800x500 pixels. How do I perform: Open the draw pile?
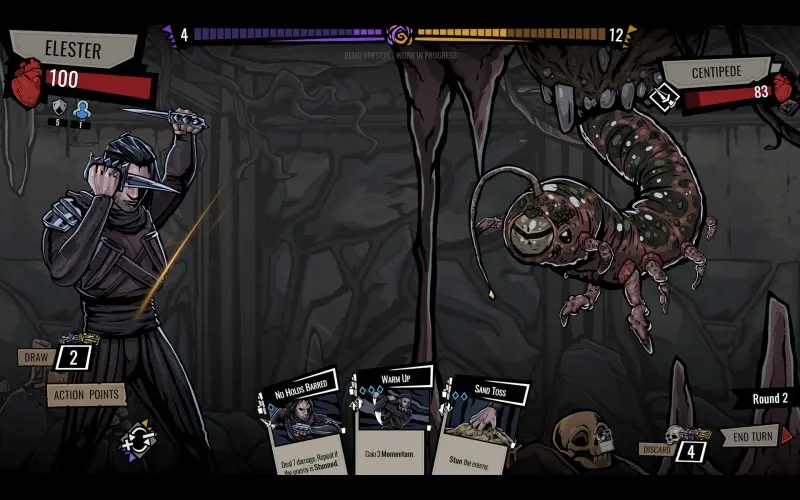74,358
